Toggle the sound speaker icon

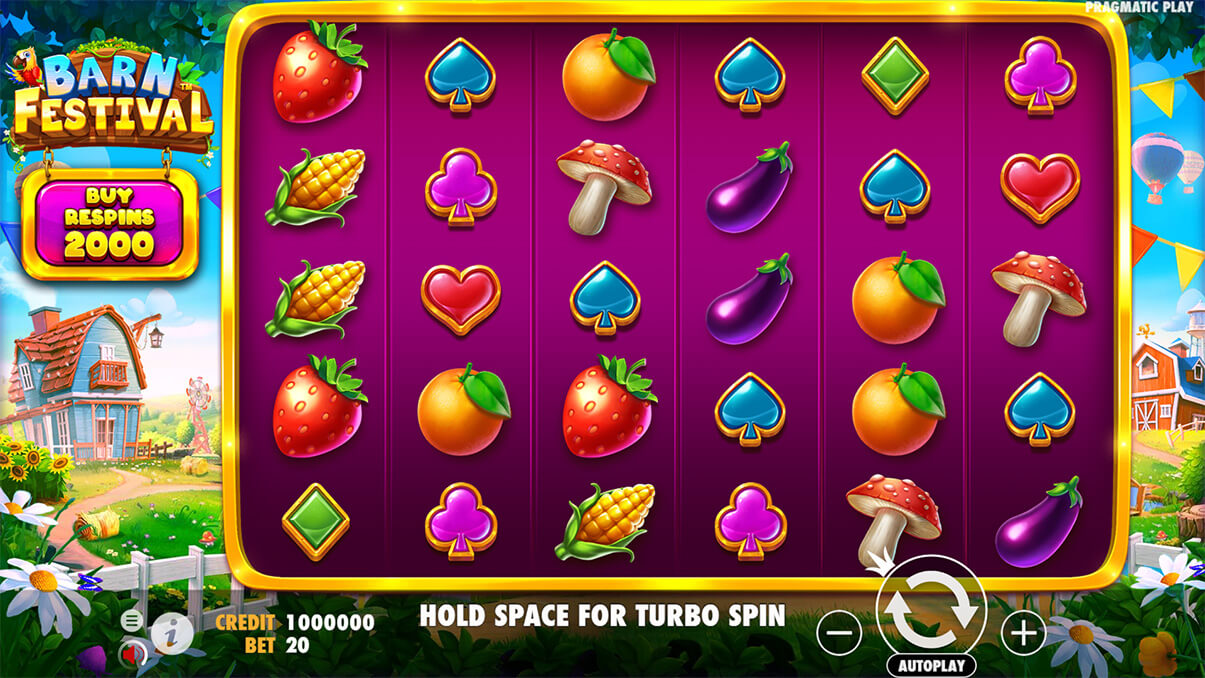(131, 654)
